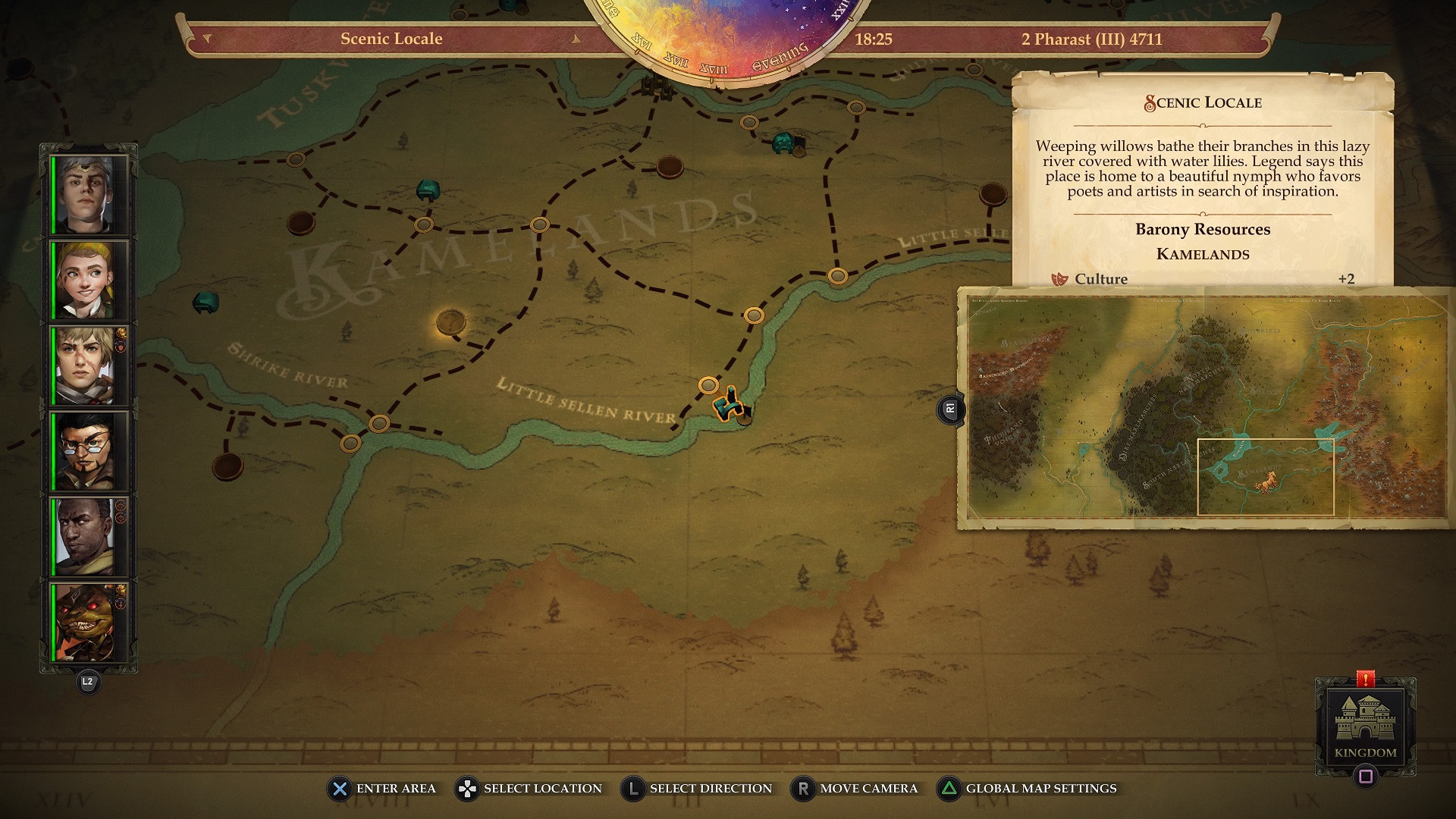Select the smiling blonde woman's portrait
Image resolution: width=1456 pixels, height=819 pixels.
click(x=89, y=281)
